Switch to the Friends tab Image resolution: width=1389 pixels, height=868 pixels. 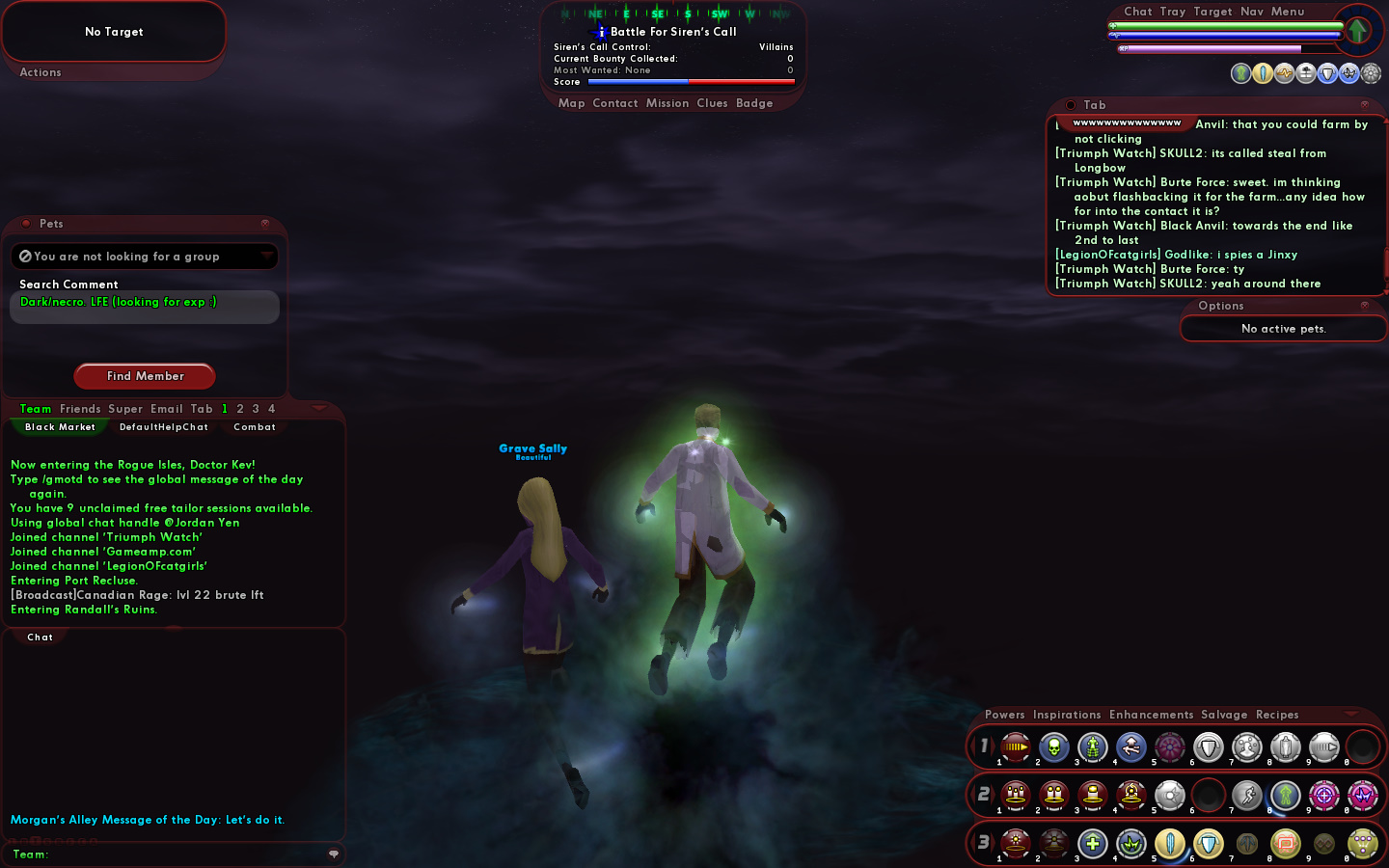click(x=80, y=409)
